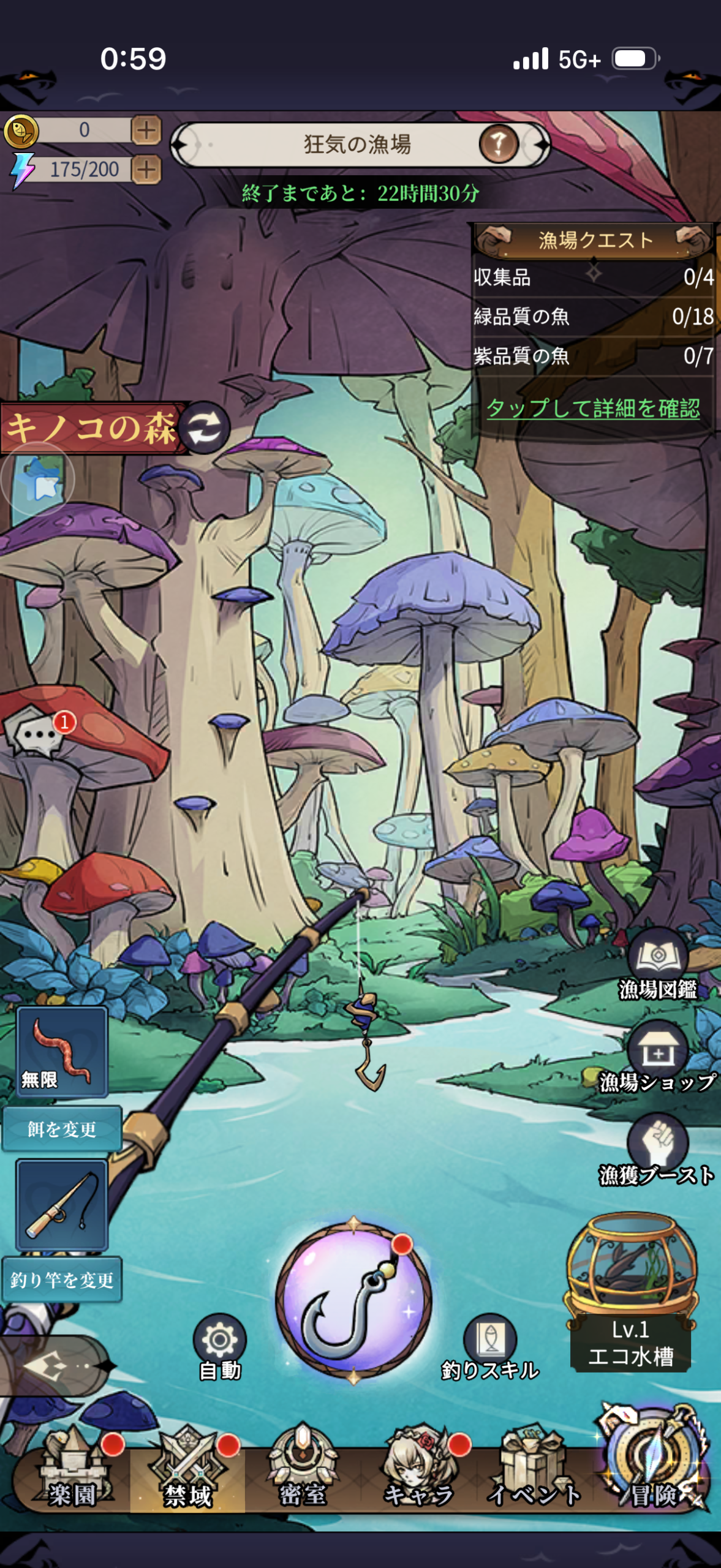
Task: Open 釣りスキル fishing skills
Action: point(490,1347)
